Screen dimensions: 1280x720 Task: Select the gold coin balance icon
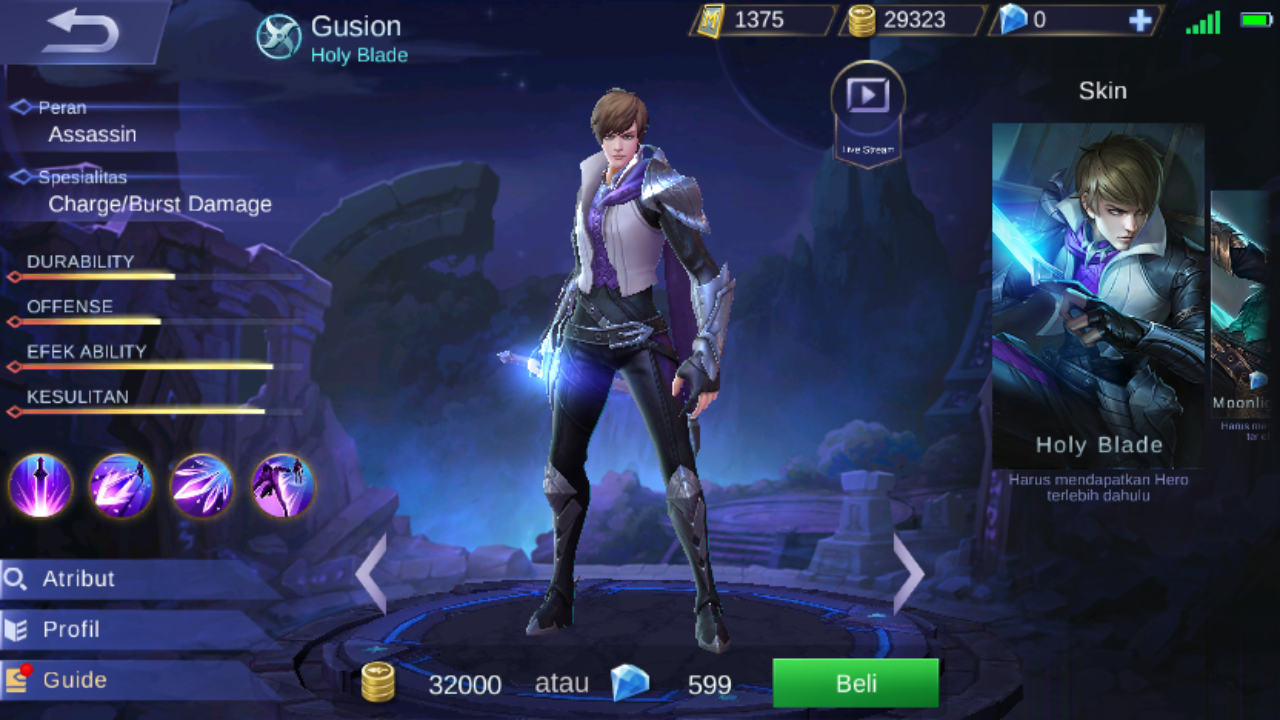point(862,20)
